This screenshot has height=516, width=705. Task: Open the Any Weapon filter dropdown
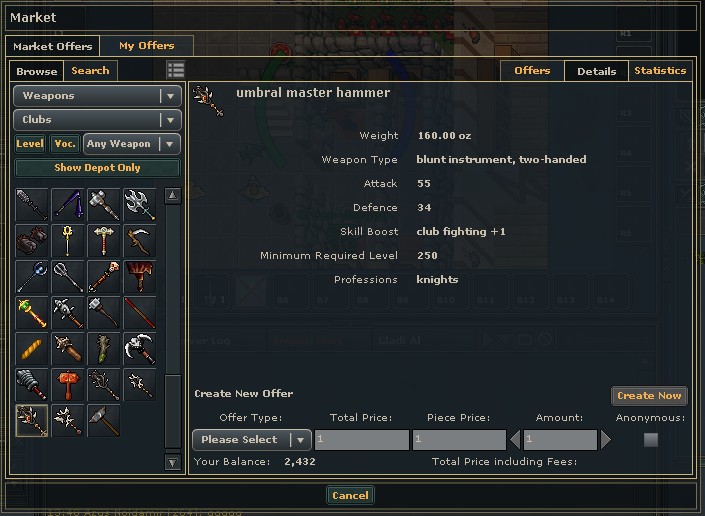coord(132,144)
